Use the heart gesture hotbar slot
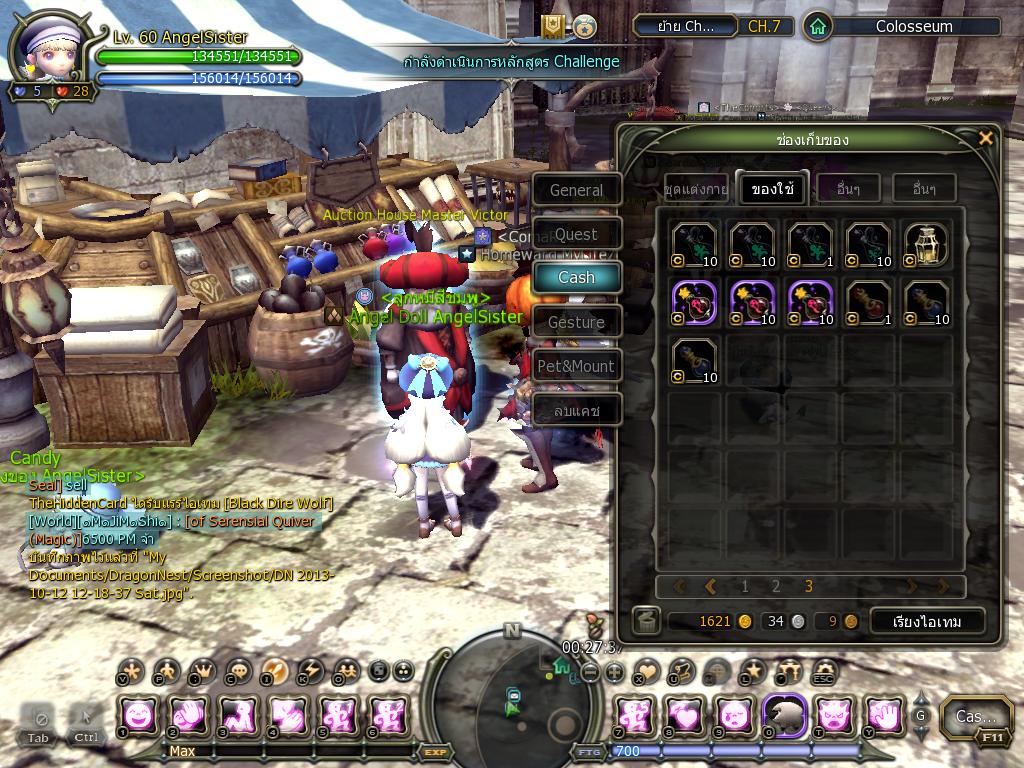The width and height of the screenshot is (1024, 768). [x=684, y=715]
